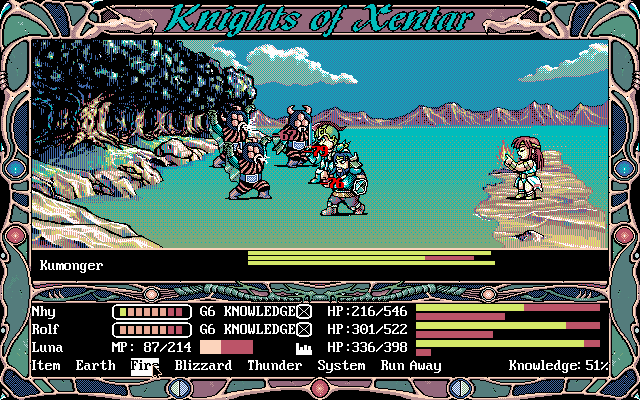
Task: Choose the Fire spell
Action: point(144,366)
